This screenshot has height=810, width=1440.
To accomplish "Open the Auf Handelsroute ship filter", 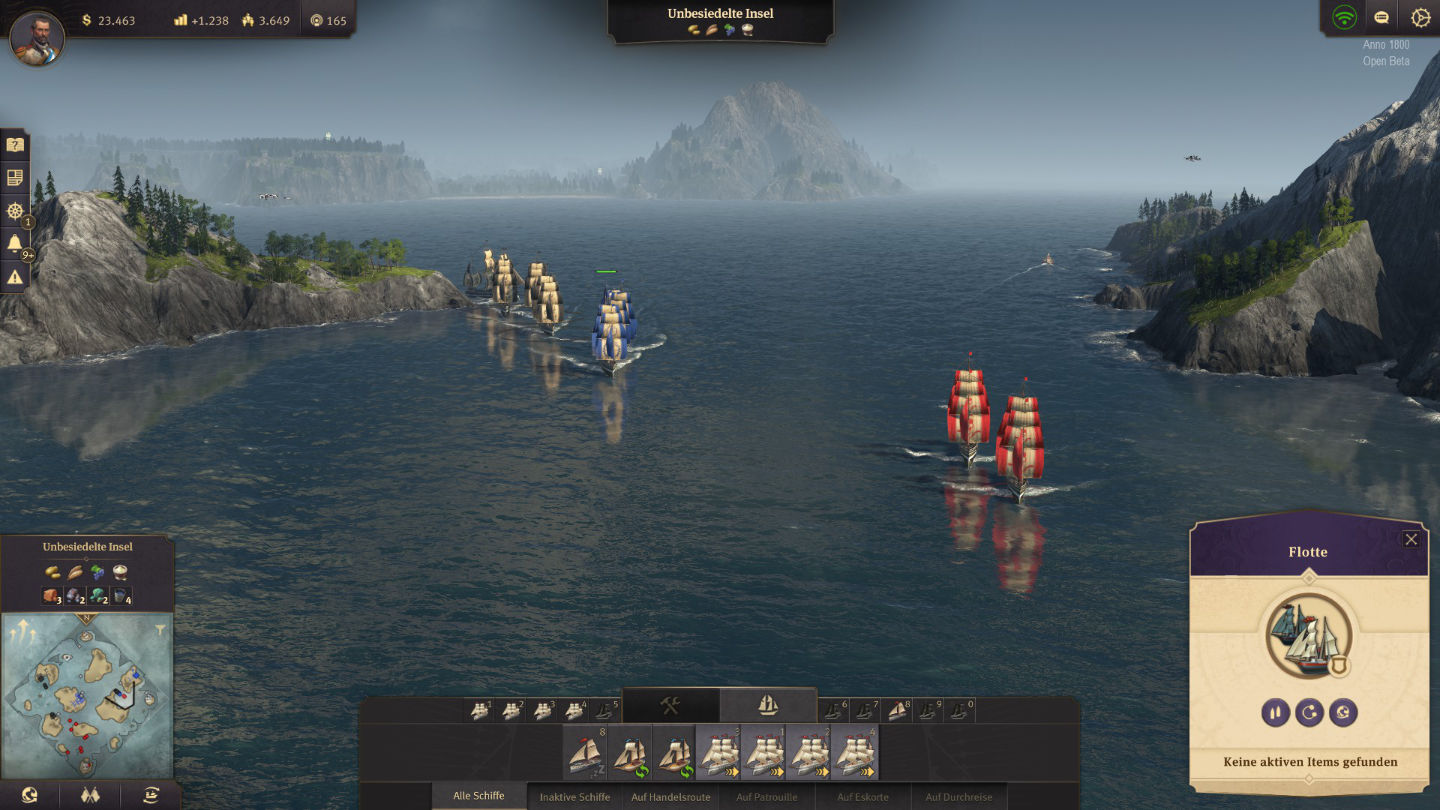I will [670, 797].
